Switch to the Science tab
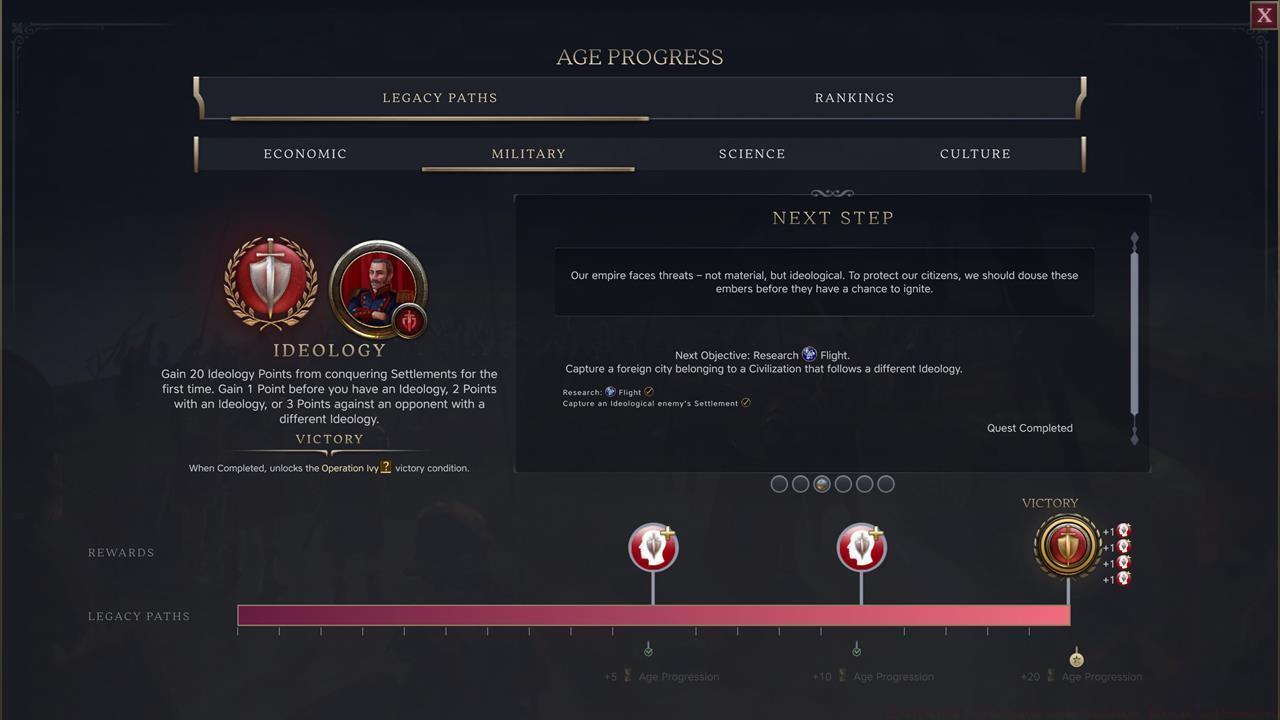The height and width of the screenshot is (720, 1280). click(x=752, y=153)
